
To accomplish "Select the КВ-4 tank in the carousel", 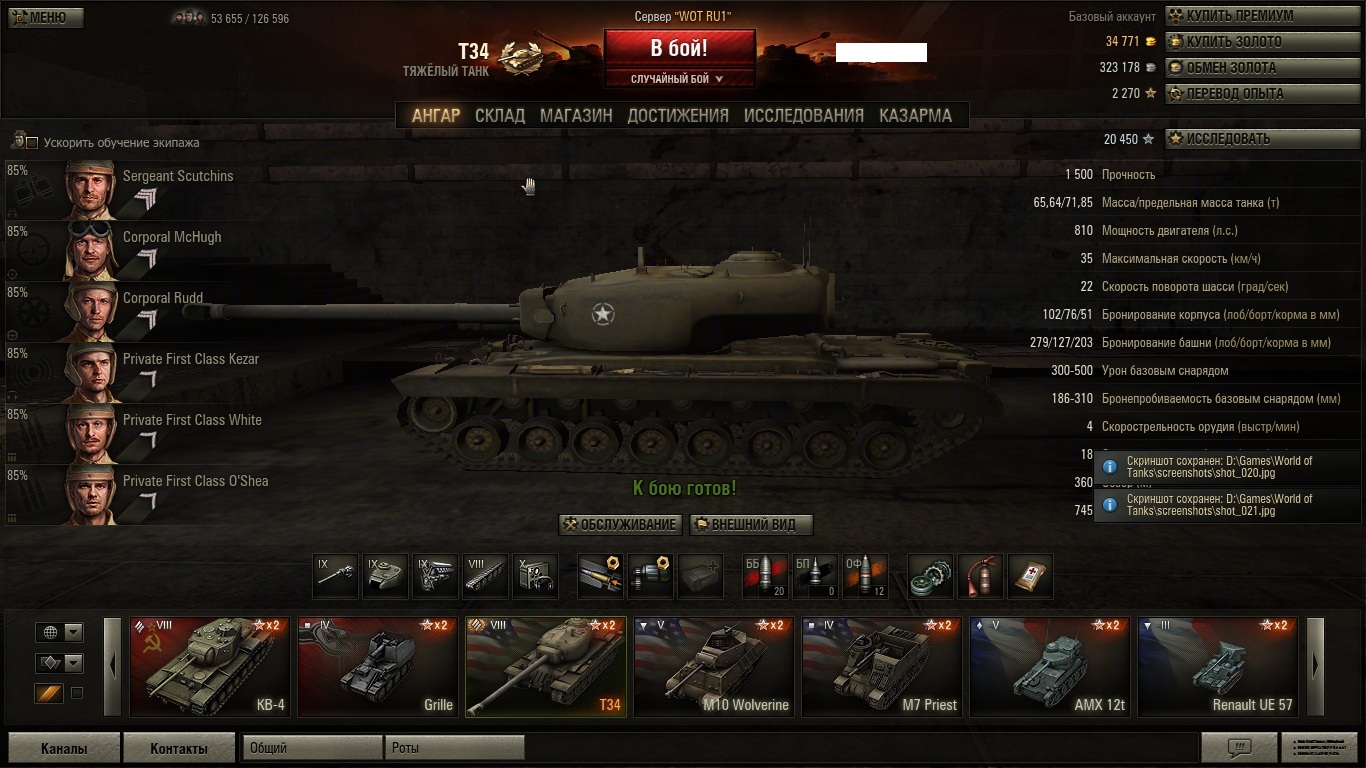I will point(210,666).
